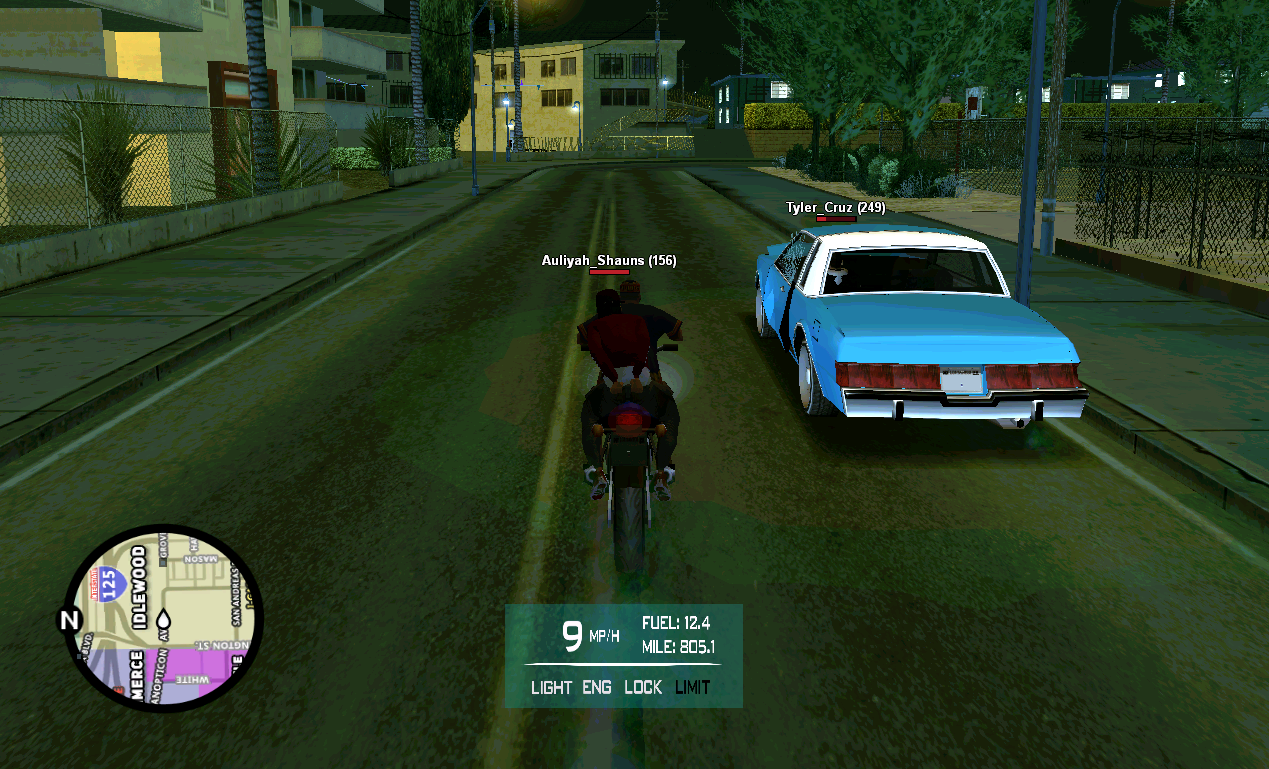
Task: Select the N compass marker on minimap
Action: point(69,620)
